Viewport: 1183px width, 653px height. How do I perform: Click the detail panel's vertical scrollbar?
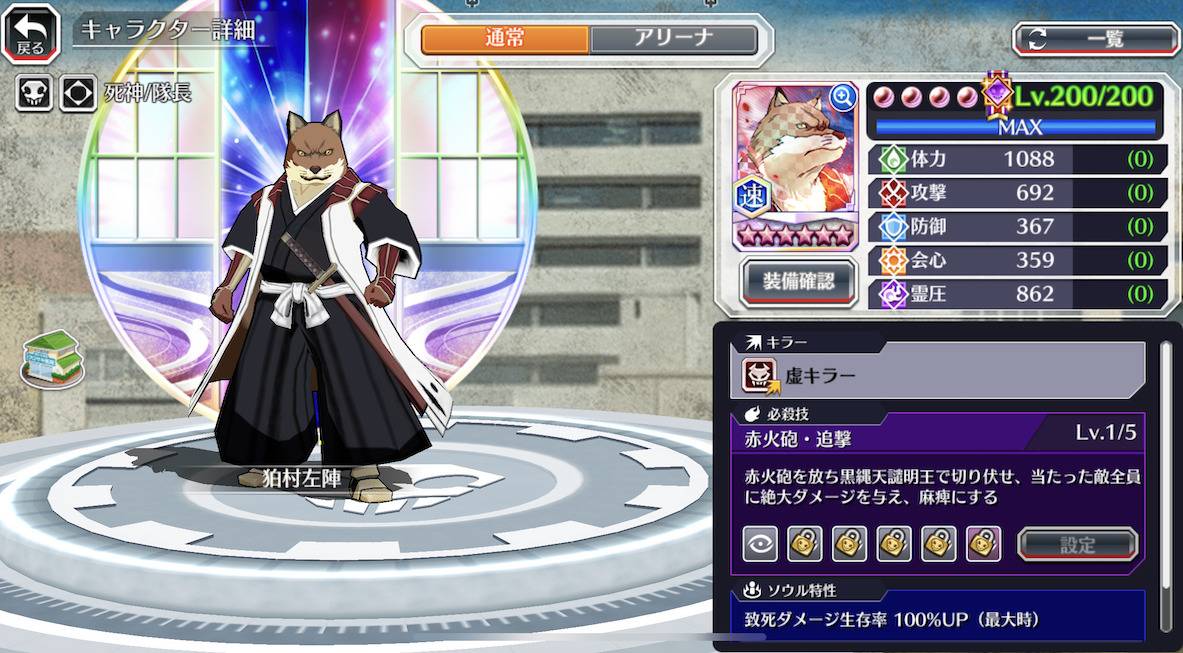coord(1165,480)
